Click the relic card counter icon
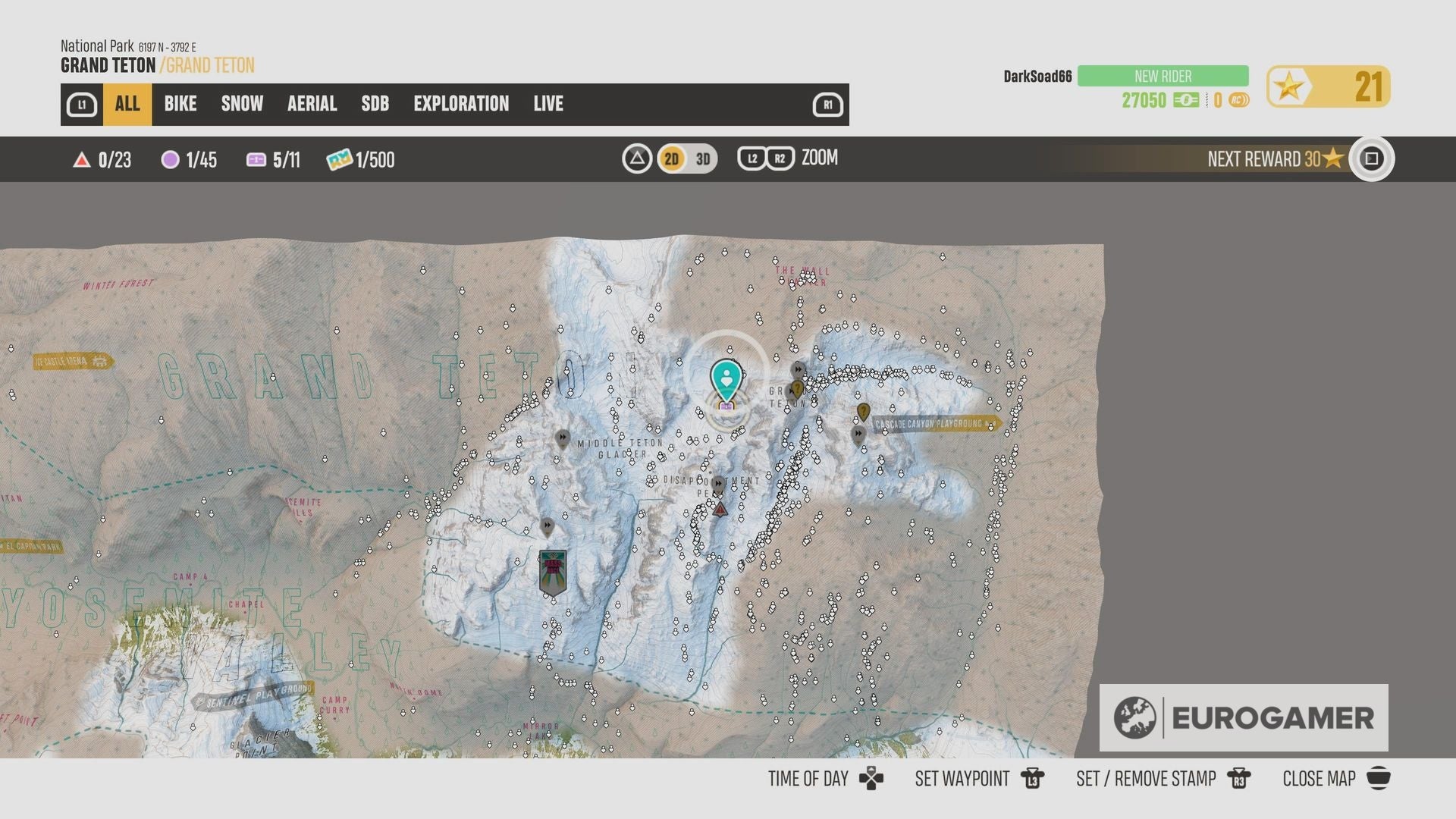The width and height of the screenshot is (1456, 819). 256,160
